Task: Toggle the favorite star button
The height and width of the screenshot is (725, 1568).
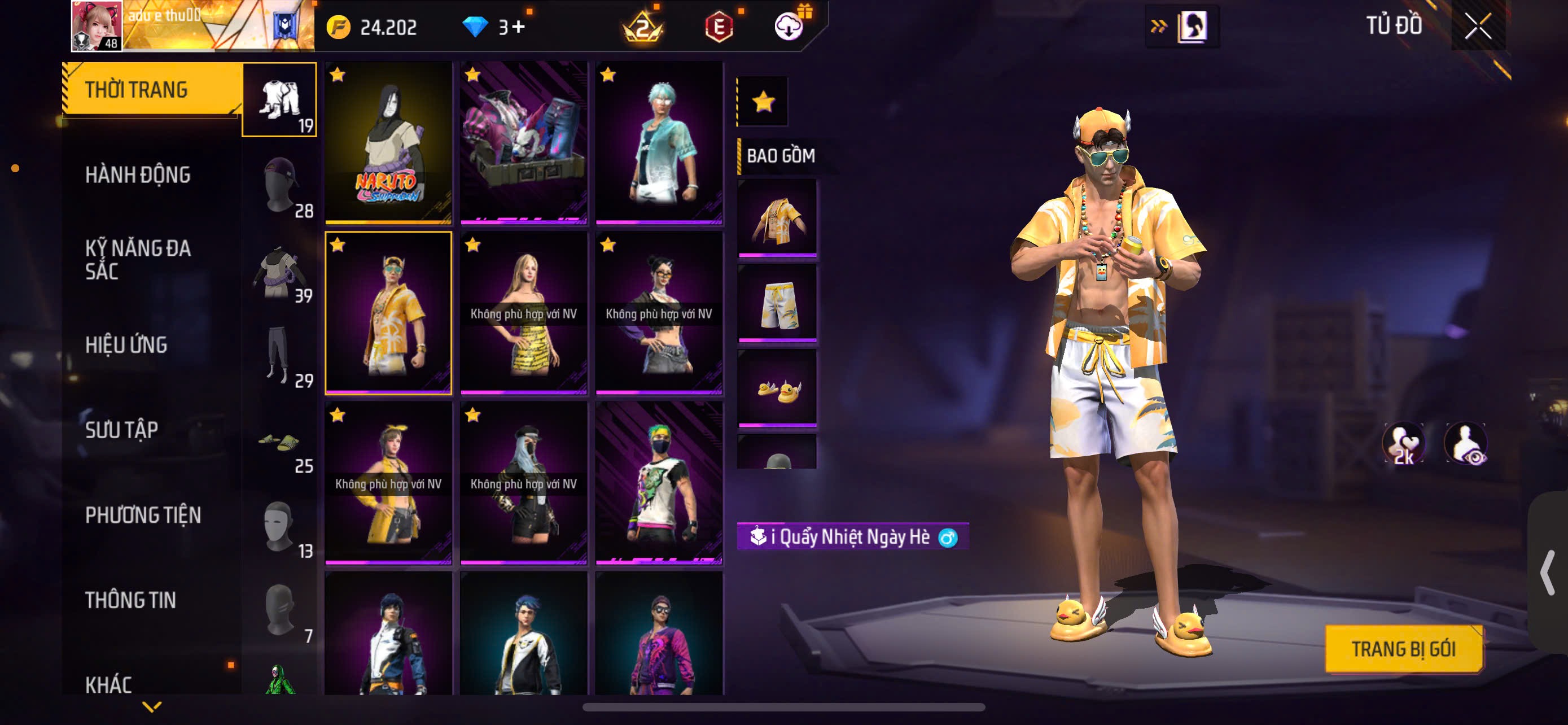Action: [x=763, y=102]
